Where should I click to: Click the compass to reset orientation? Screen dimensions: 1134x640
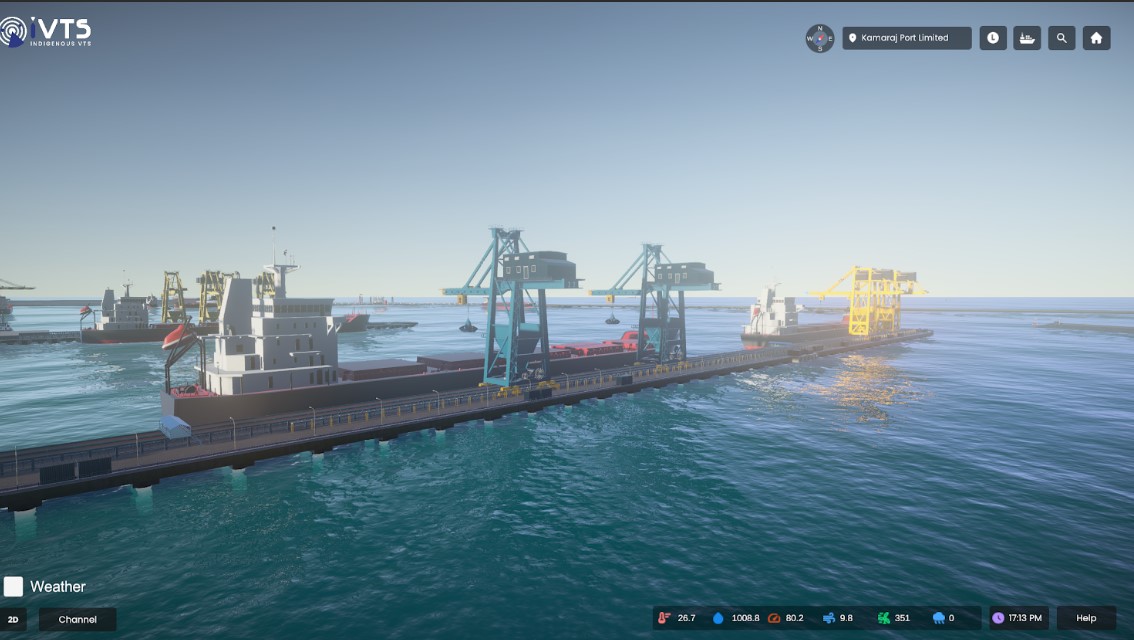click(x=820, y=38)
